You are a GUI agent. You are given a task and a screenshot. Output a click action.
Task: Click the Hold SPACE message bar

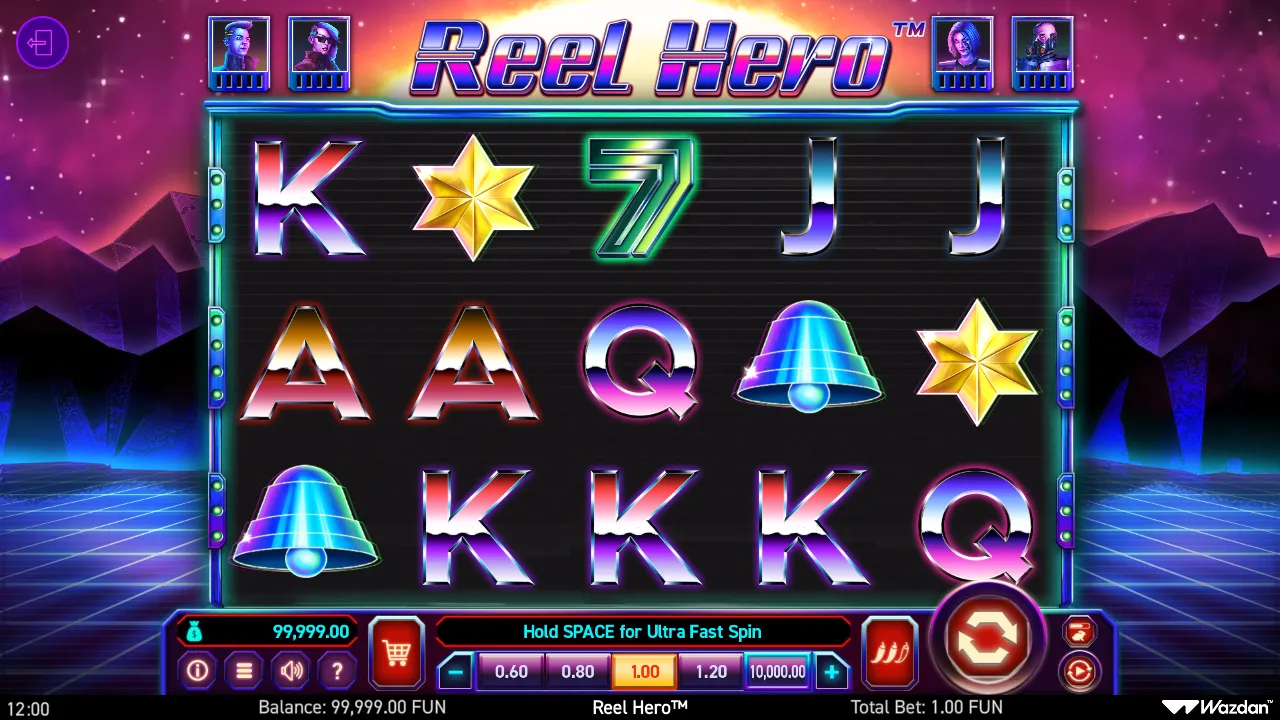point(643,631)
